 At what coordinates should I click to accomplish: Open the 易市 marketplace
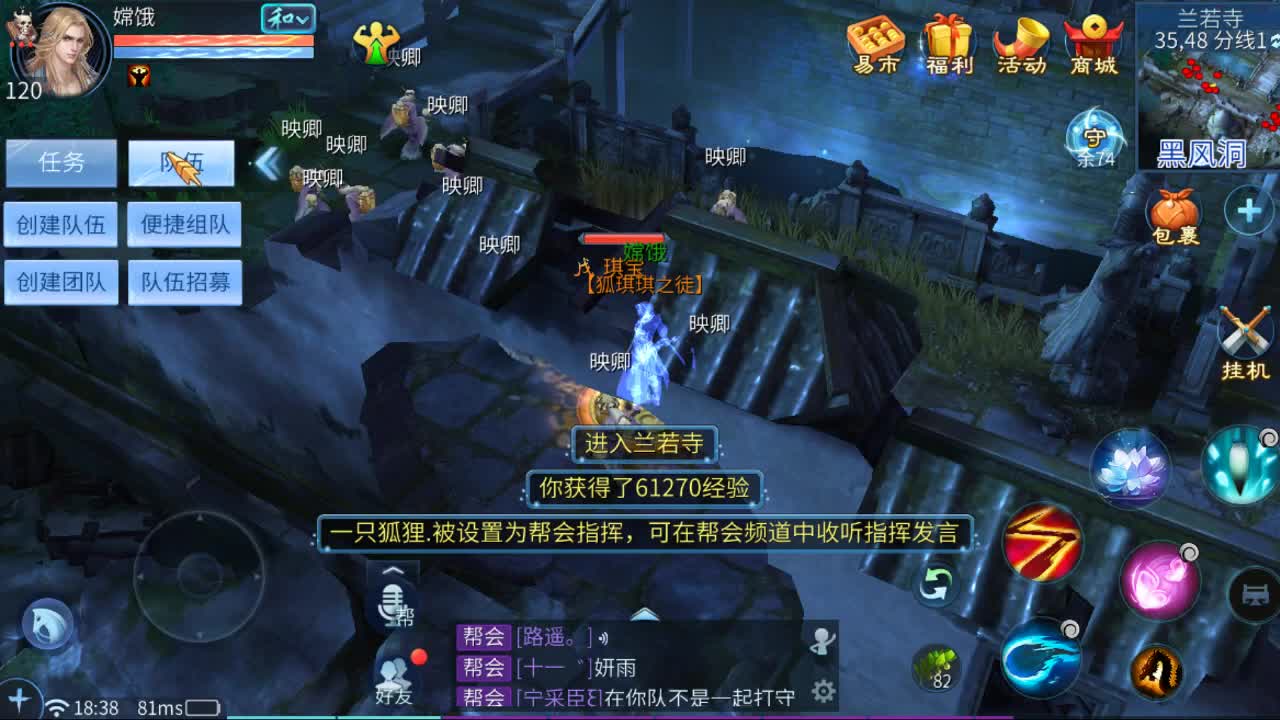[875, 45]
